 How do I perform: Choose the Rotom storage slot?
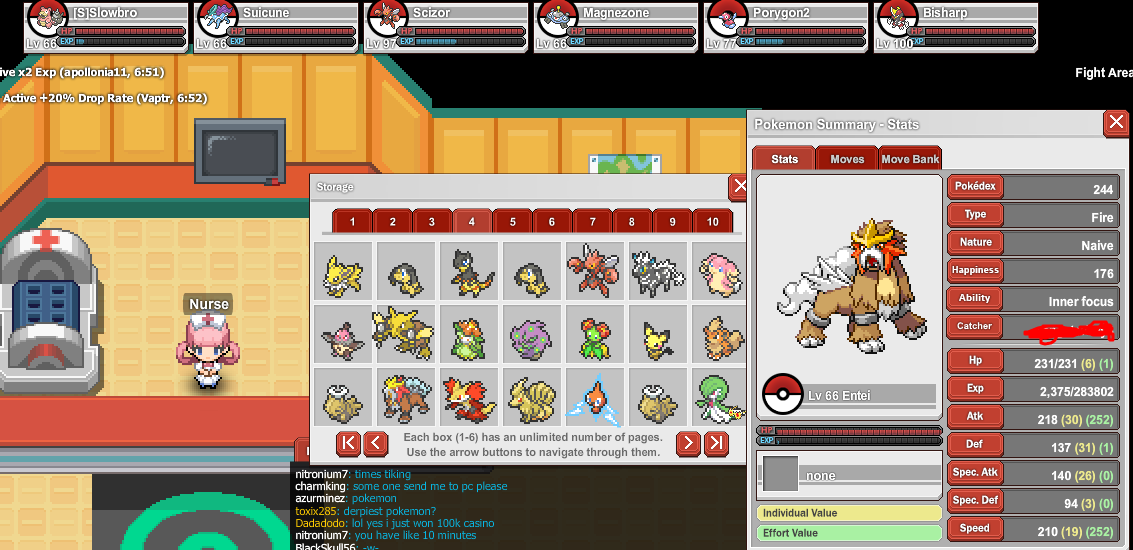592,394
